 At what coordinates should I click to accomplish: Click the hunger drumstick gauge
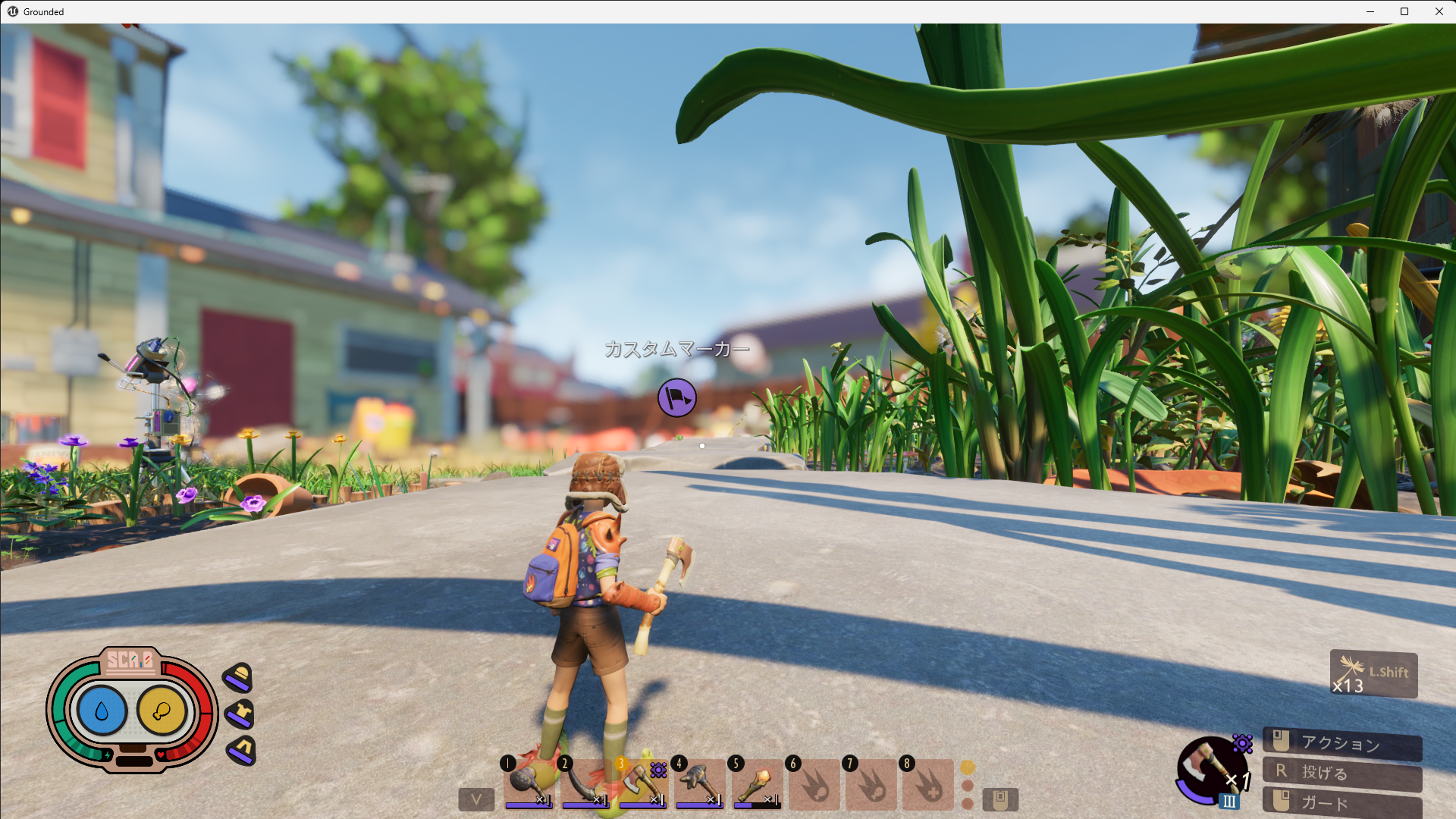pyautogui.click(x=162, y=711)
